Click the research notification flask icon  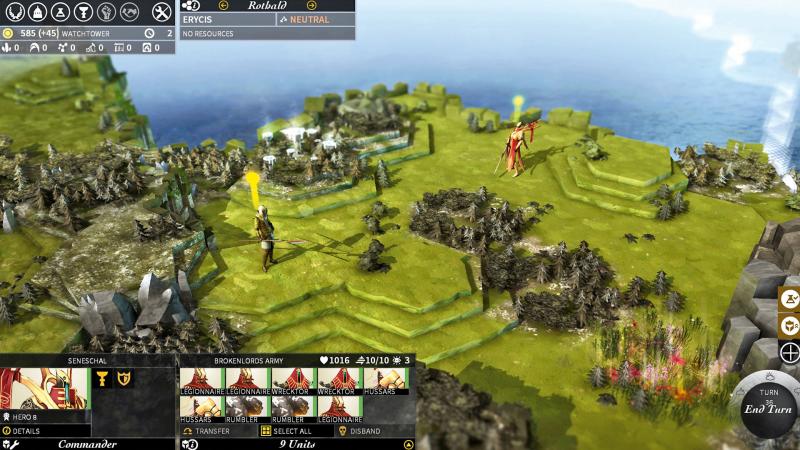pyautogui.click(x=789, y=298)
